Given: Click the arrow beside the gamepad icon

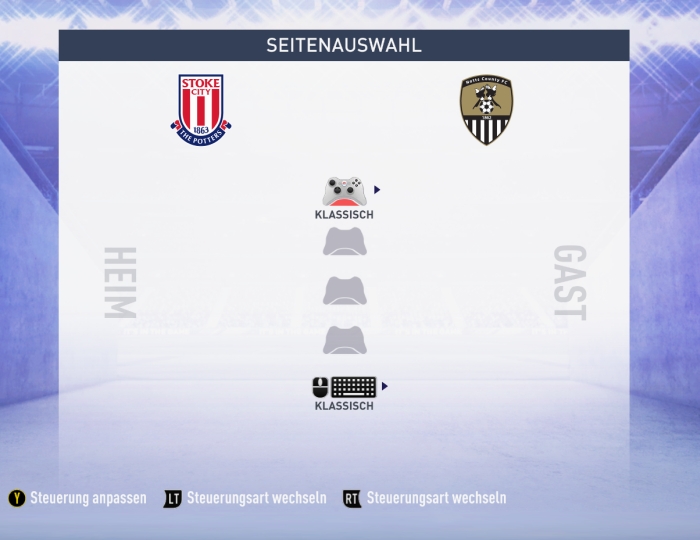Looking at the screenshot, I should [377, 189].
